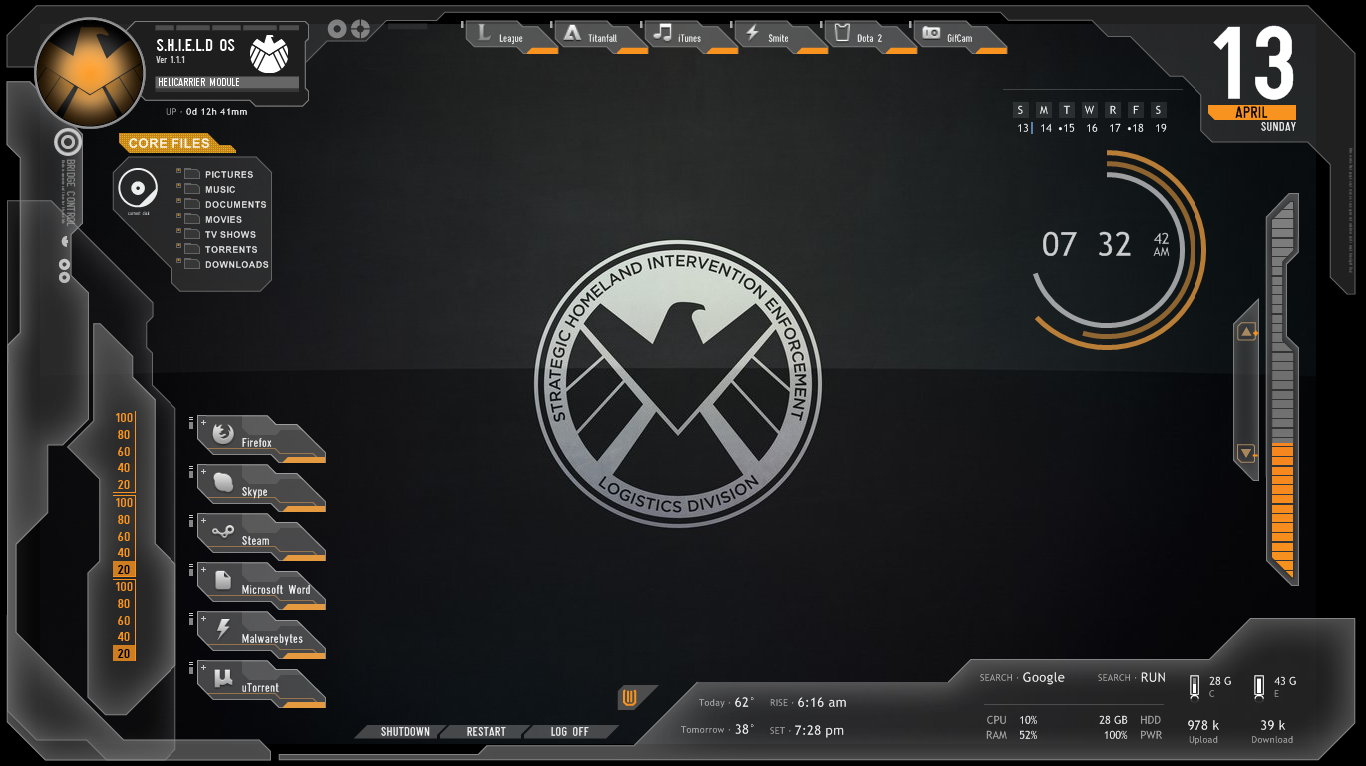This screenshot has width=1366, height=766.
Task: Set the top-left level slider to 100
Action: (123, 417)
